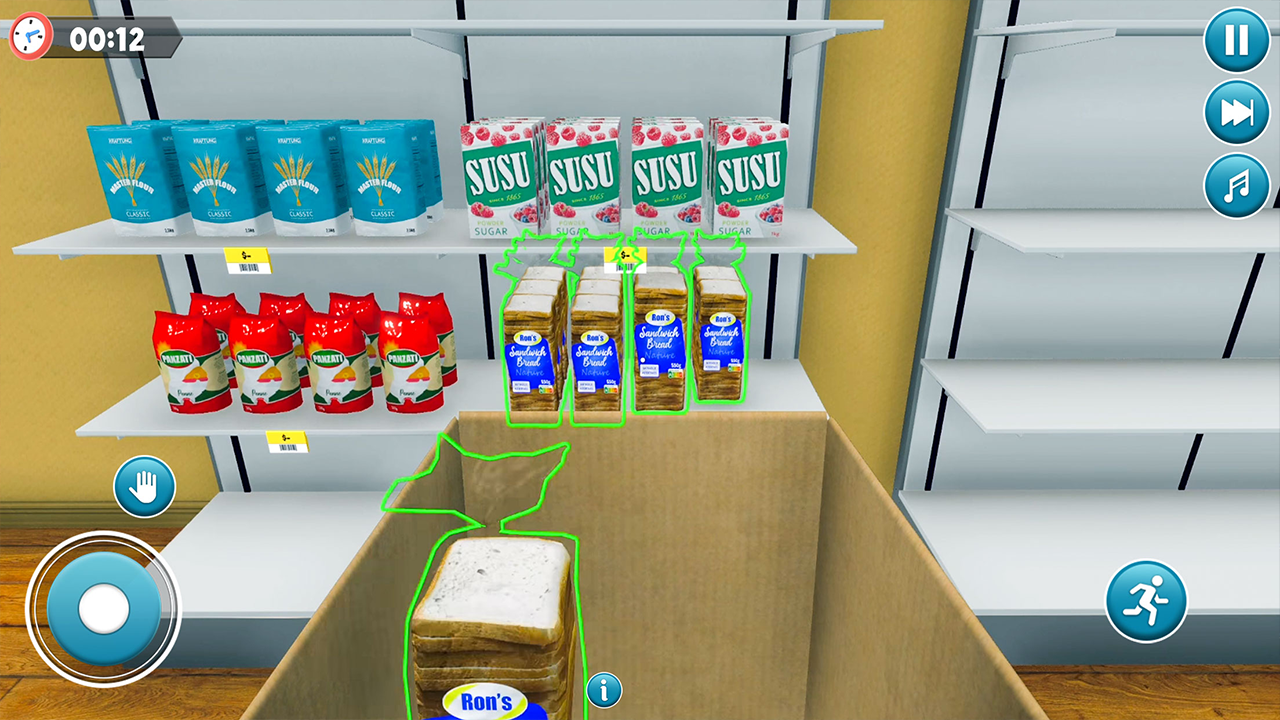Select the hand grab tool icon
The image size is (1280, 720).
coord(144,486)
